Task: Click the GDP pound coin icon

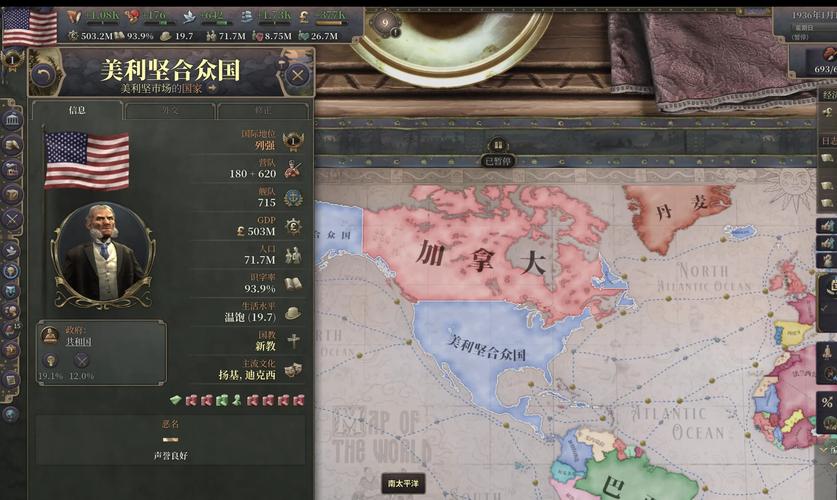Action: click(293, 226)
